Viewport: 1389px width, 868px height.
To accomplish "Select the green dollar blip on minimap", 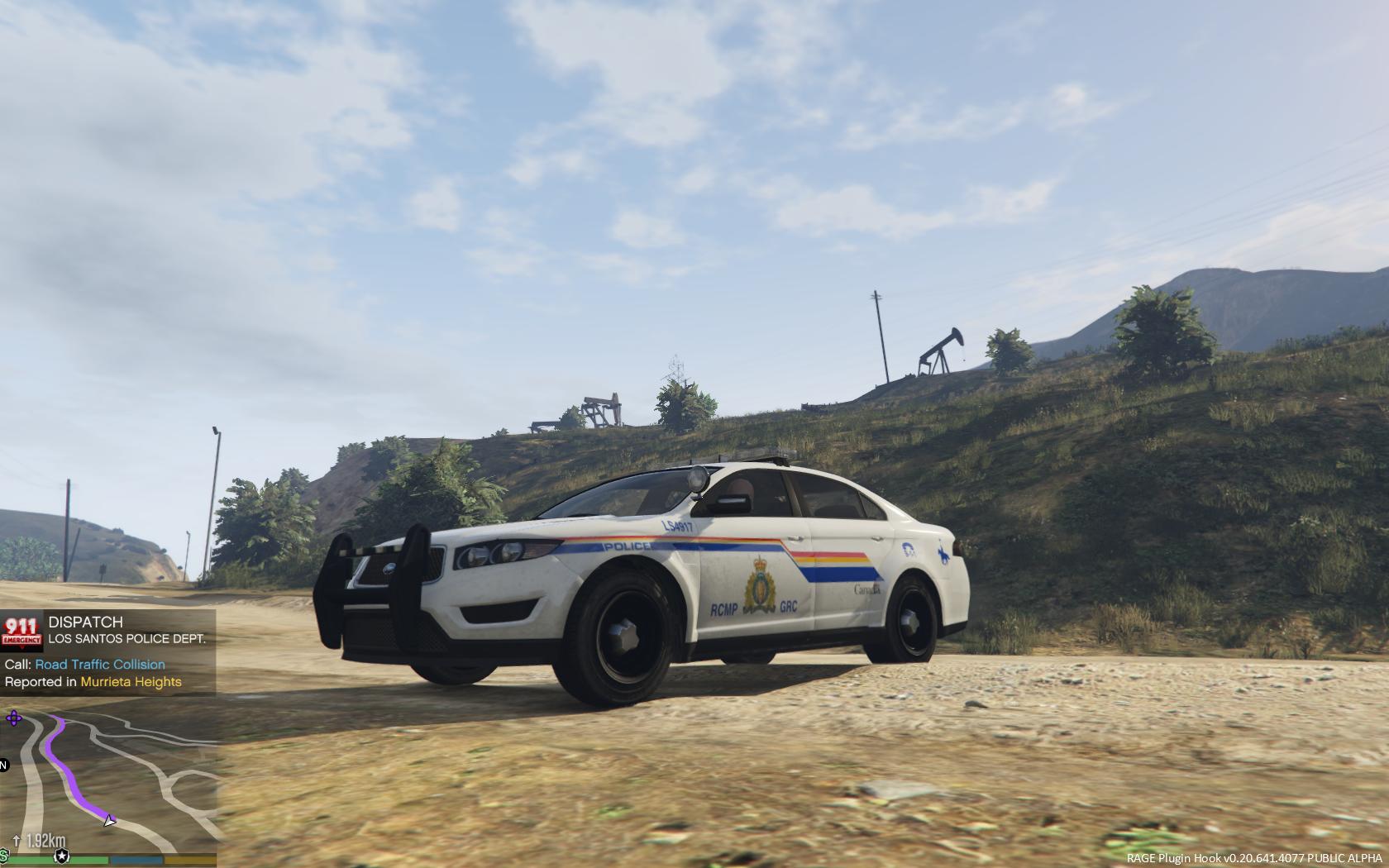I will click(4, 854).
